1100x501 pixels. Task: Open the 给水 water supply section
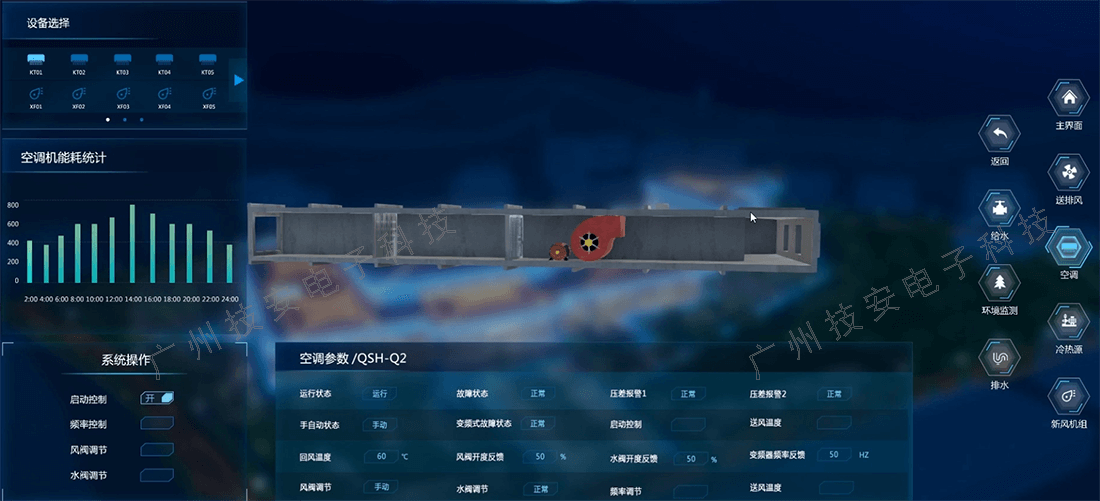(1000, 210)
